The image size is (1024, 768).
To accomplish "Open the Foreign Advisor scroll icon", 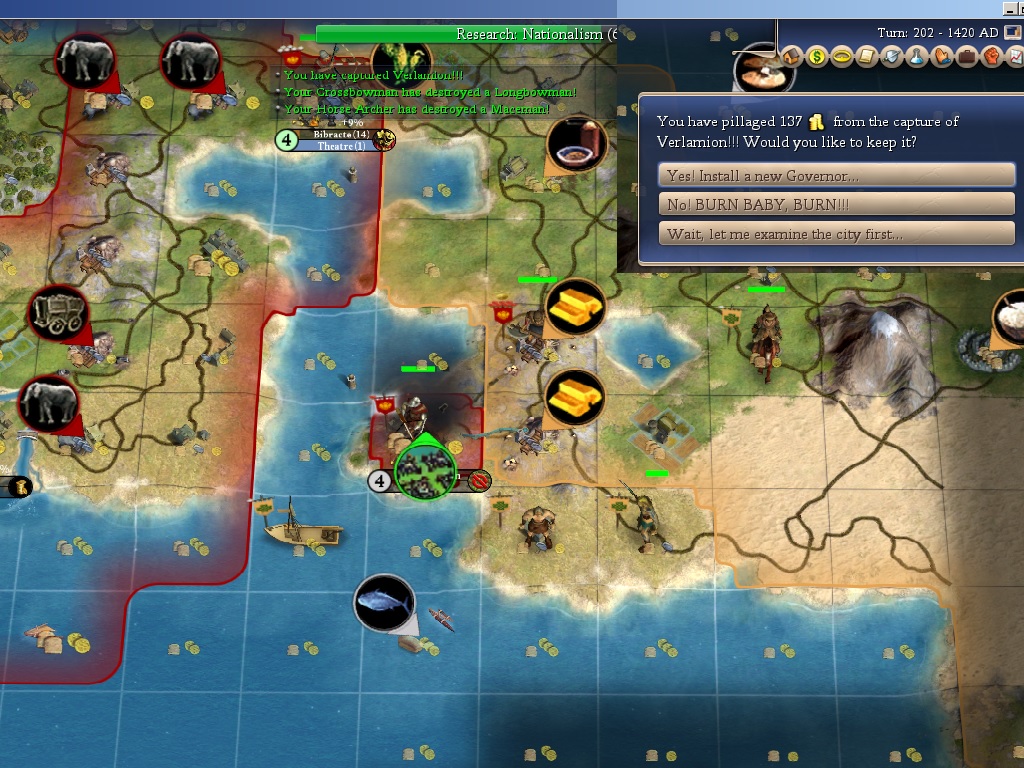I will pos(867,57).
